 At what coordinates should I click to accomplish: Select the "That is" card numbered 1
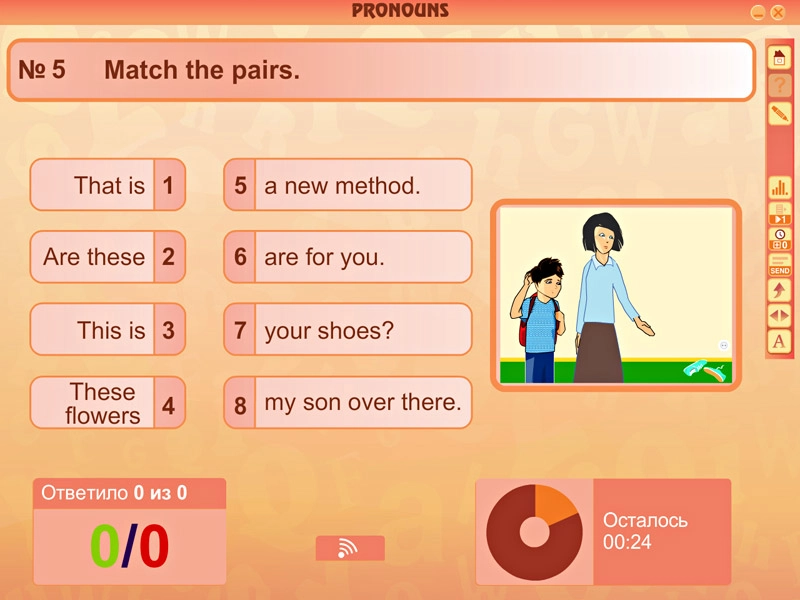point(108,185)
